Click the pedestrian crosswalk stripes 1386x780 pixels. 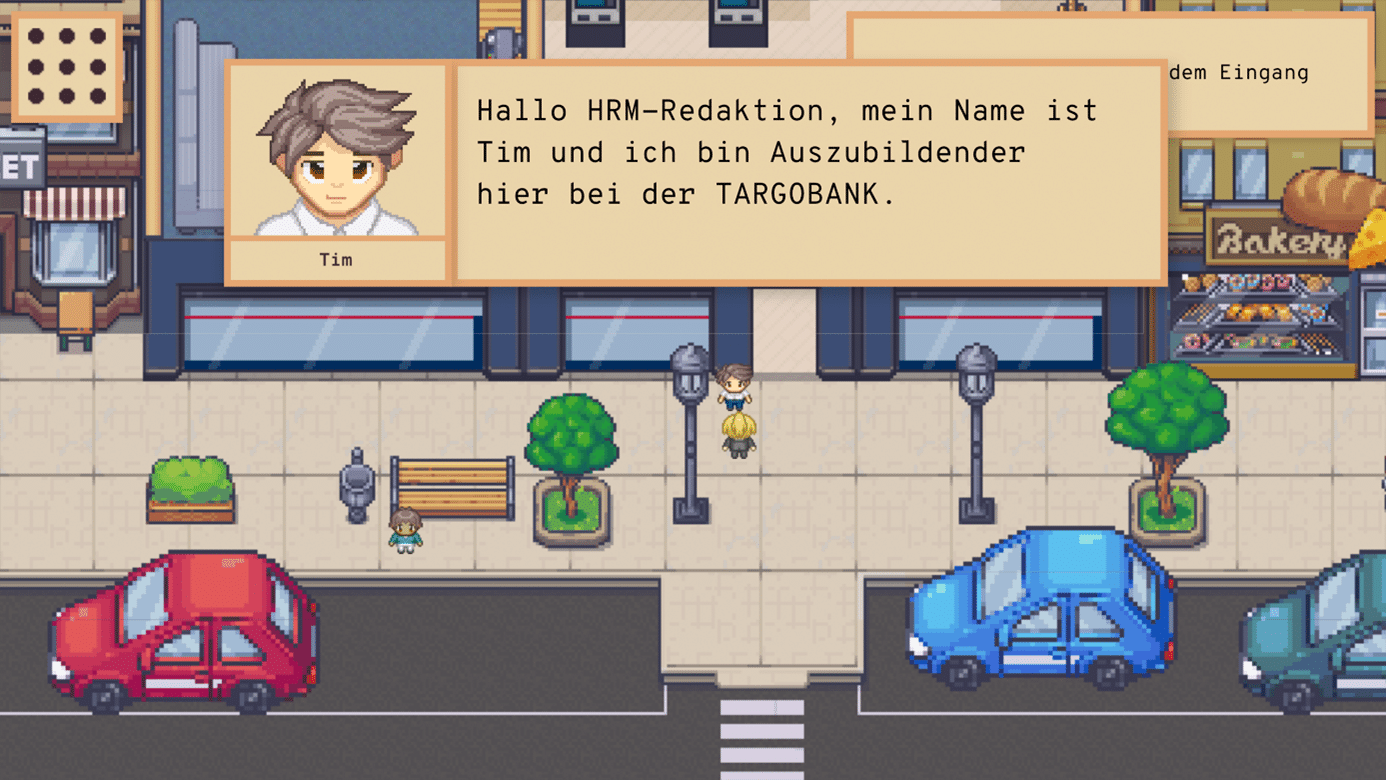[760, 740]
